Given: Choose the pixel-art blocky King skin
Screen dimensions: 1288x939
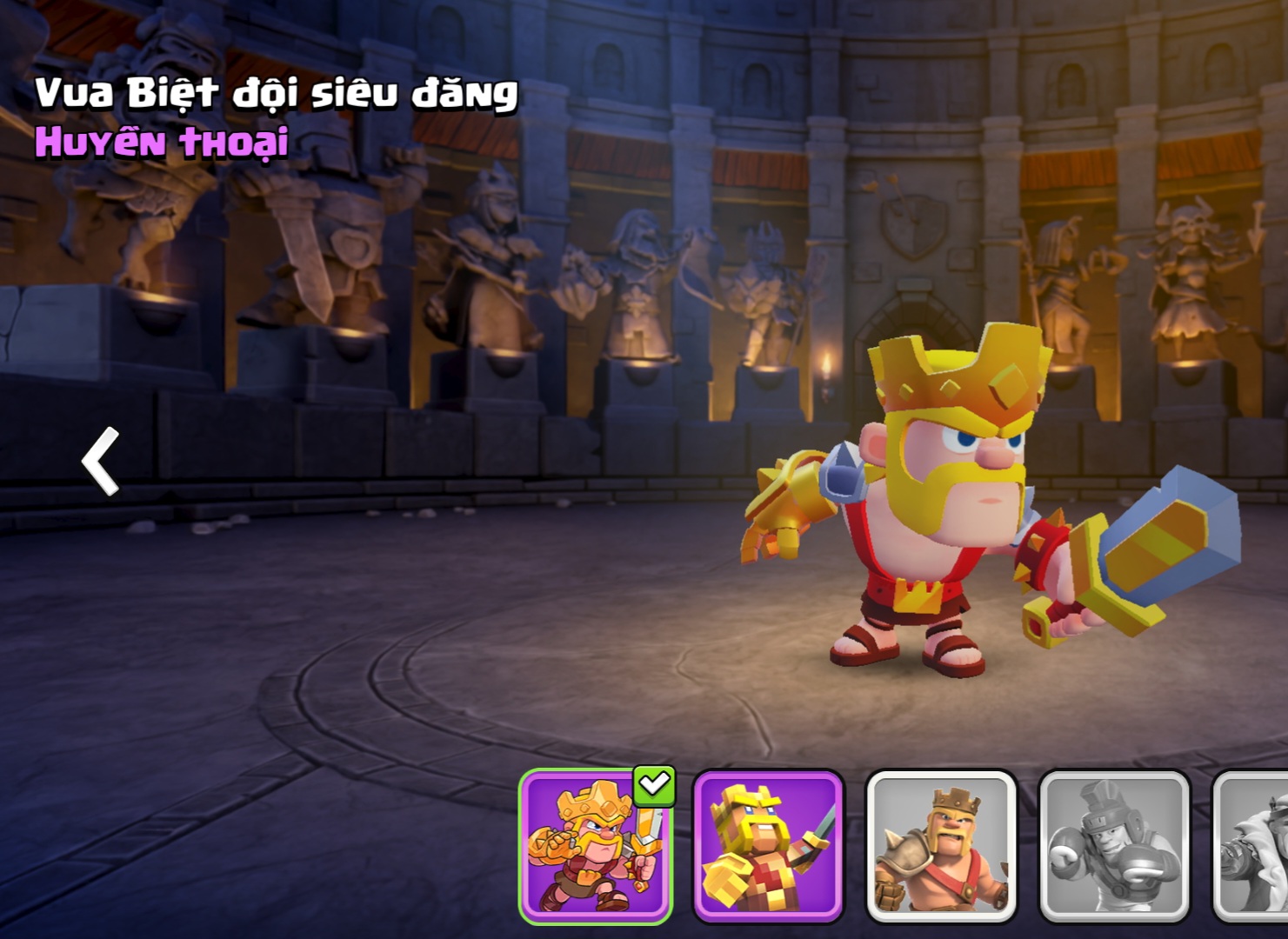Looking at the screenshot, I should point(768,845).
